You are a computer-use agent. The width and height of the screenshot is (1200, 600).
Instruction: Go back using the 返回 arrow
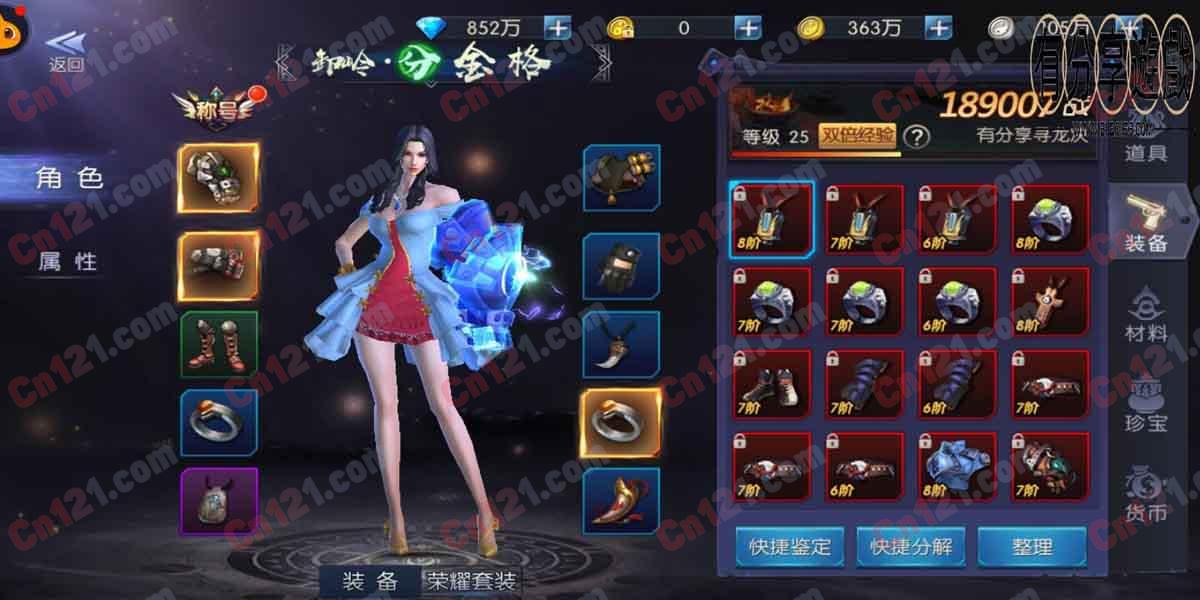pos(66,50)
